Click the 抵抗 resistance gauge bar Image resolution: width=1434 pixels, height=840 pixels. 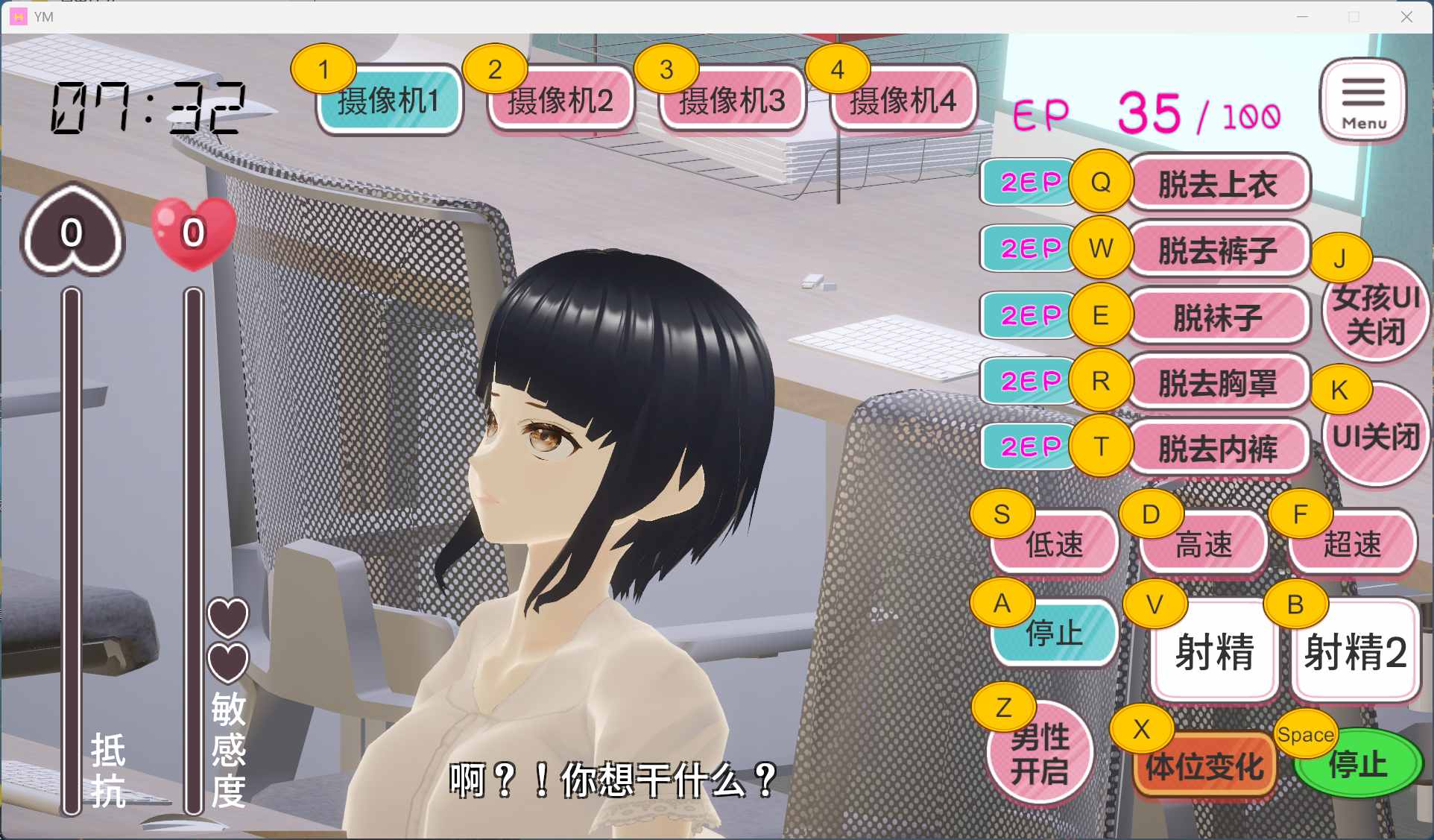pyautogui.click(x=71, y=548)
